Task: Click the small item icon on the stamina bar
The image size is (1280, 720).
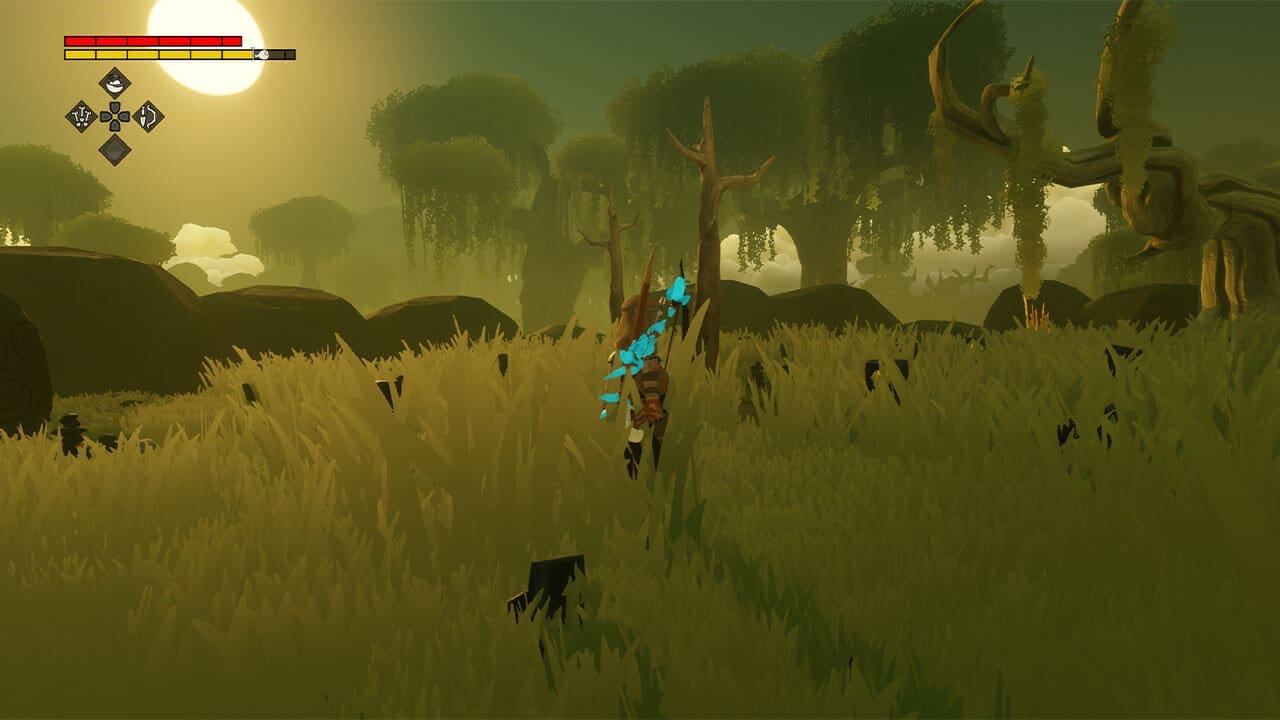Action: pyautogui.click(x=262, y=54)
